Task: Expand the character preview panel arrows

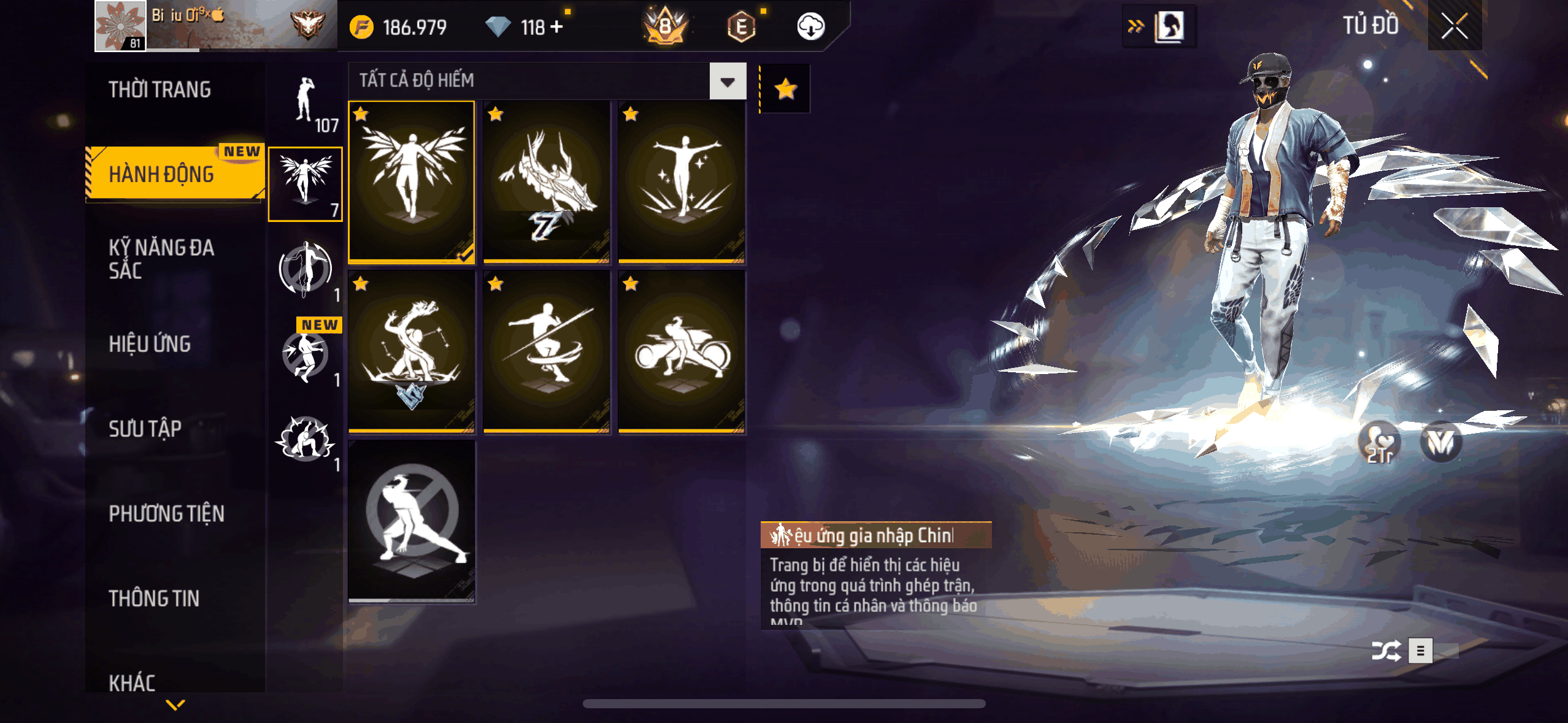Action: click(x=1136, y=26)
